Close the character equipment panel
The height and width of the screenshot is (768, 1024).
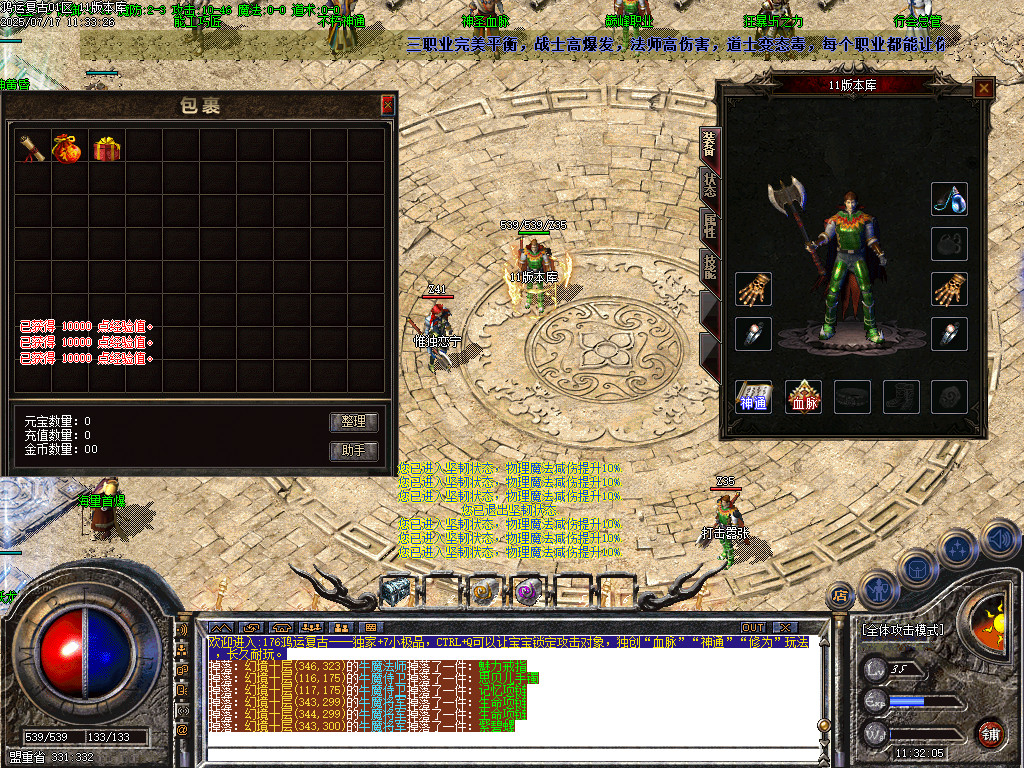point(984,88)
